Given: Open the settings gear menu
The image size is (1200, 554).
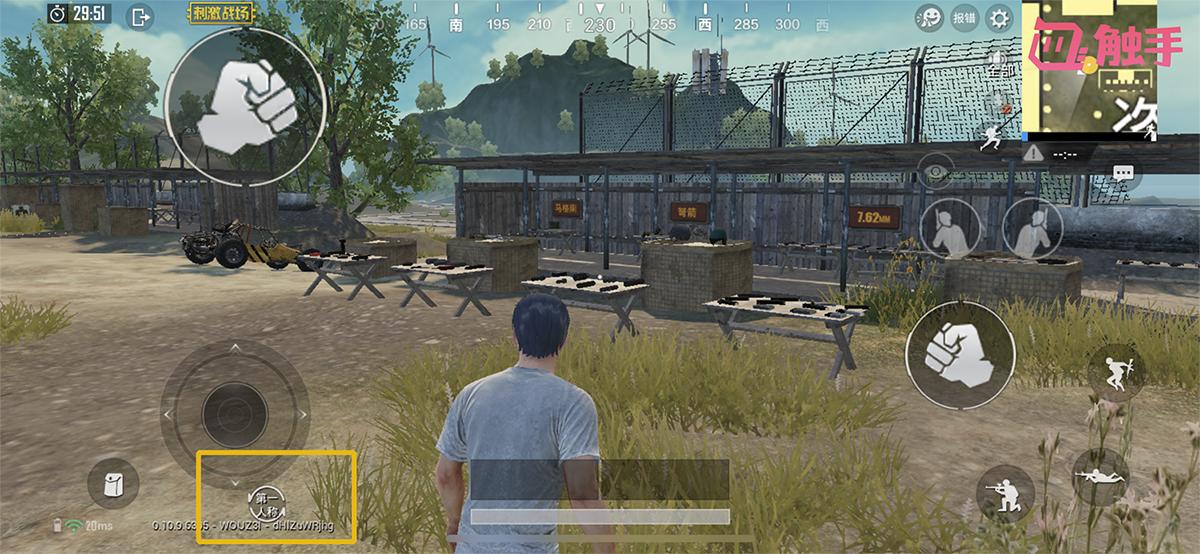Looking at the screenshot, I should tap(998, 17).
